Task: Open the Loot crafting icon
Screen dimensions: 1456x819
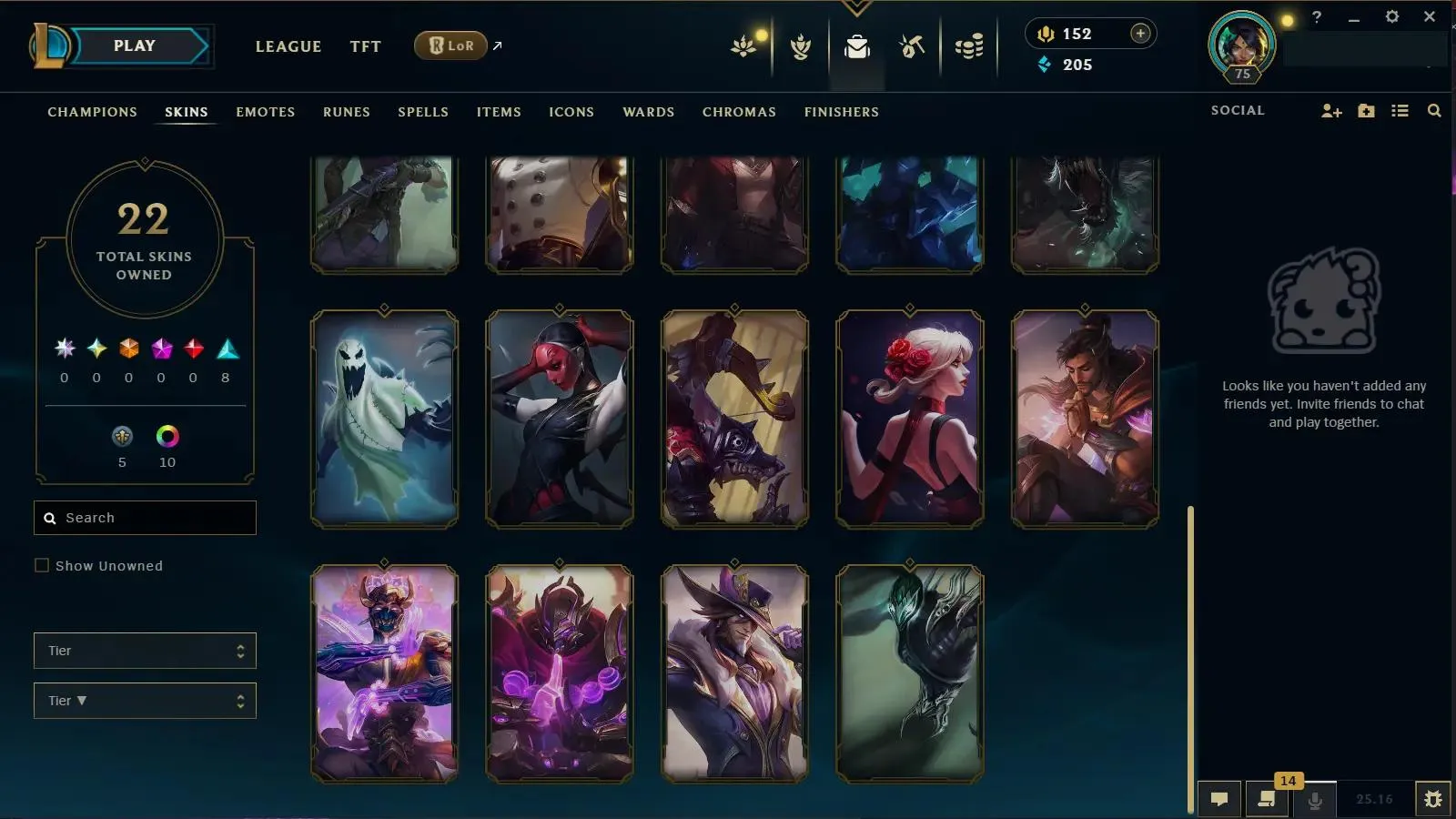Action: pyautogui.click(x=912, y=47)
